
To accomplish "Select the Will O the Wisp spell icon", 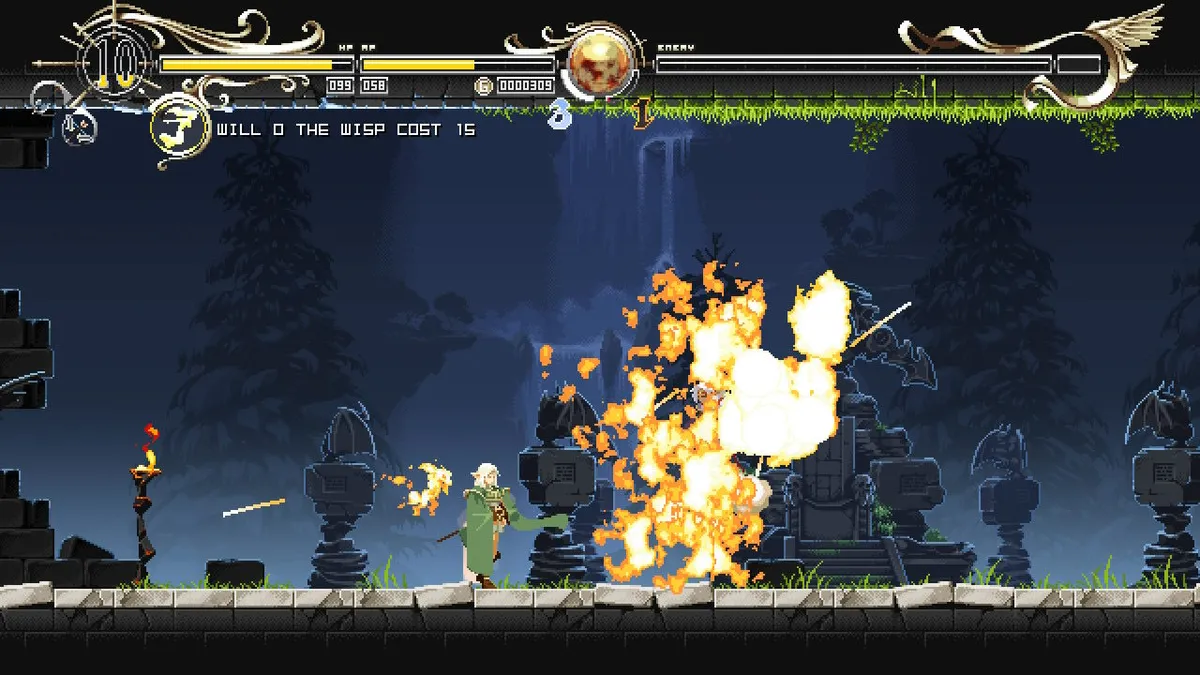I will click(x=179, y=129).
